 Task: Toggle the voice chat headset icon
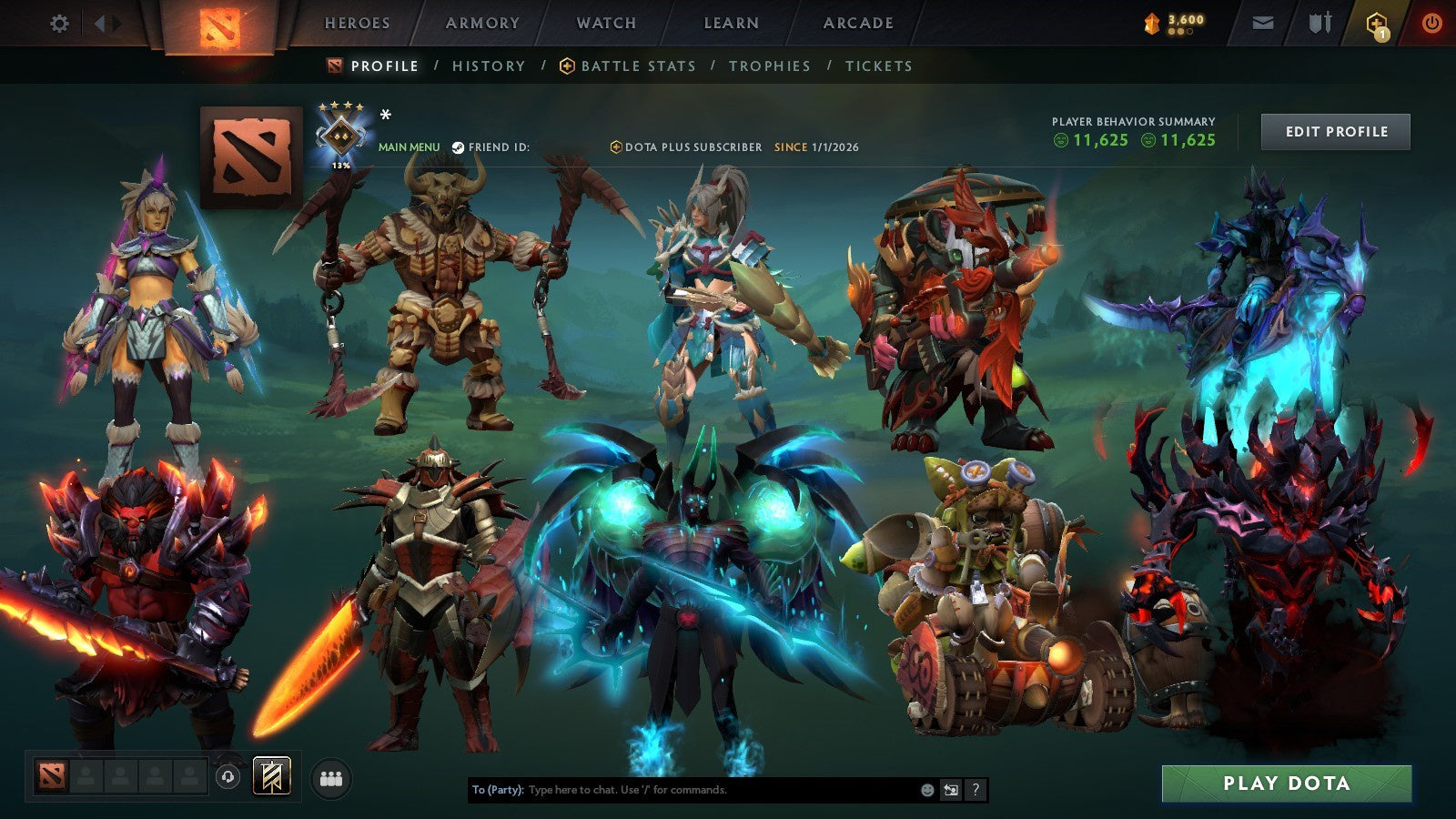coord(227,774)
